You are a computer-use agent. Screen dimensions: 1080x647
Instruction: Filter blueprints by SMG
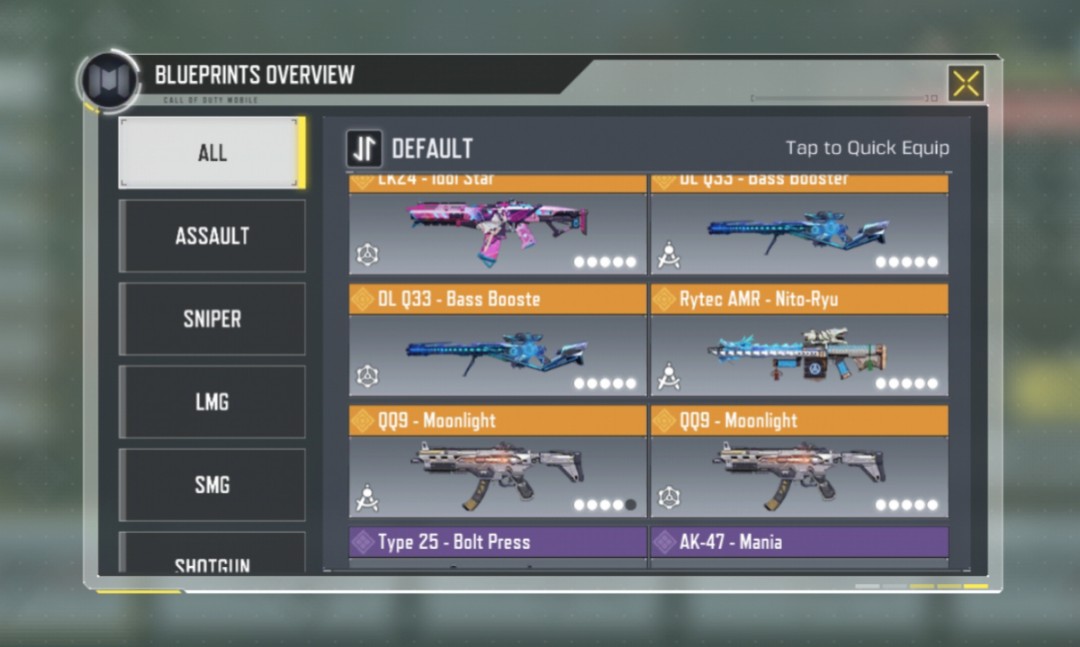pyautogui.click(x=211, y=485)
